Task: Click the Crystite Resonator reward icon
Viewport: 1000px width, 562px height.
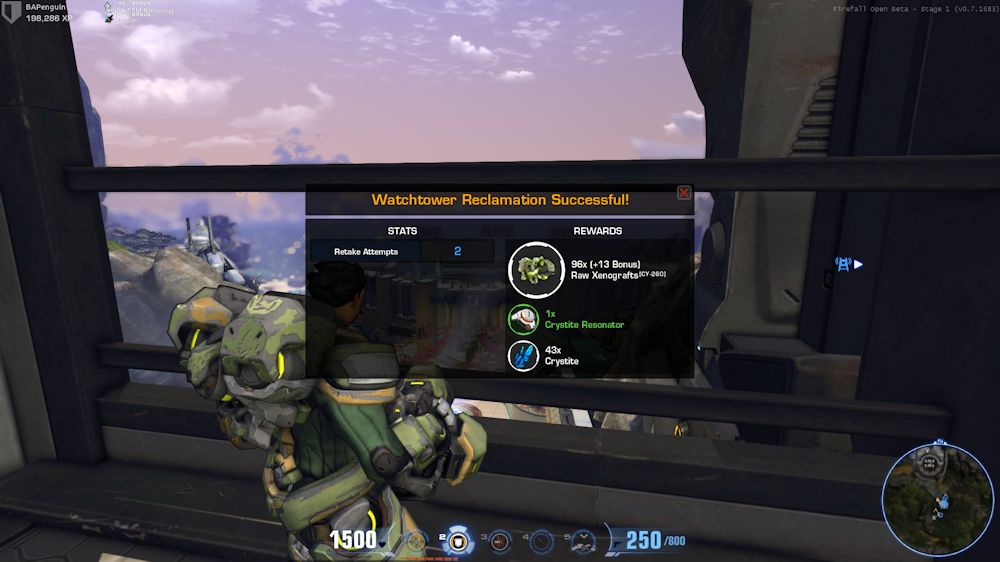Action: pyautogui.click(x=523, y=319)
